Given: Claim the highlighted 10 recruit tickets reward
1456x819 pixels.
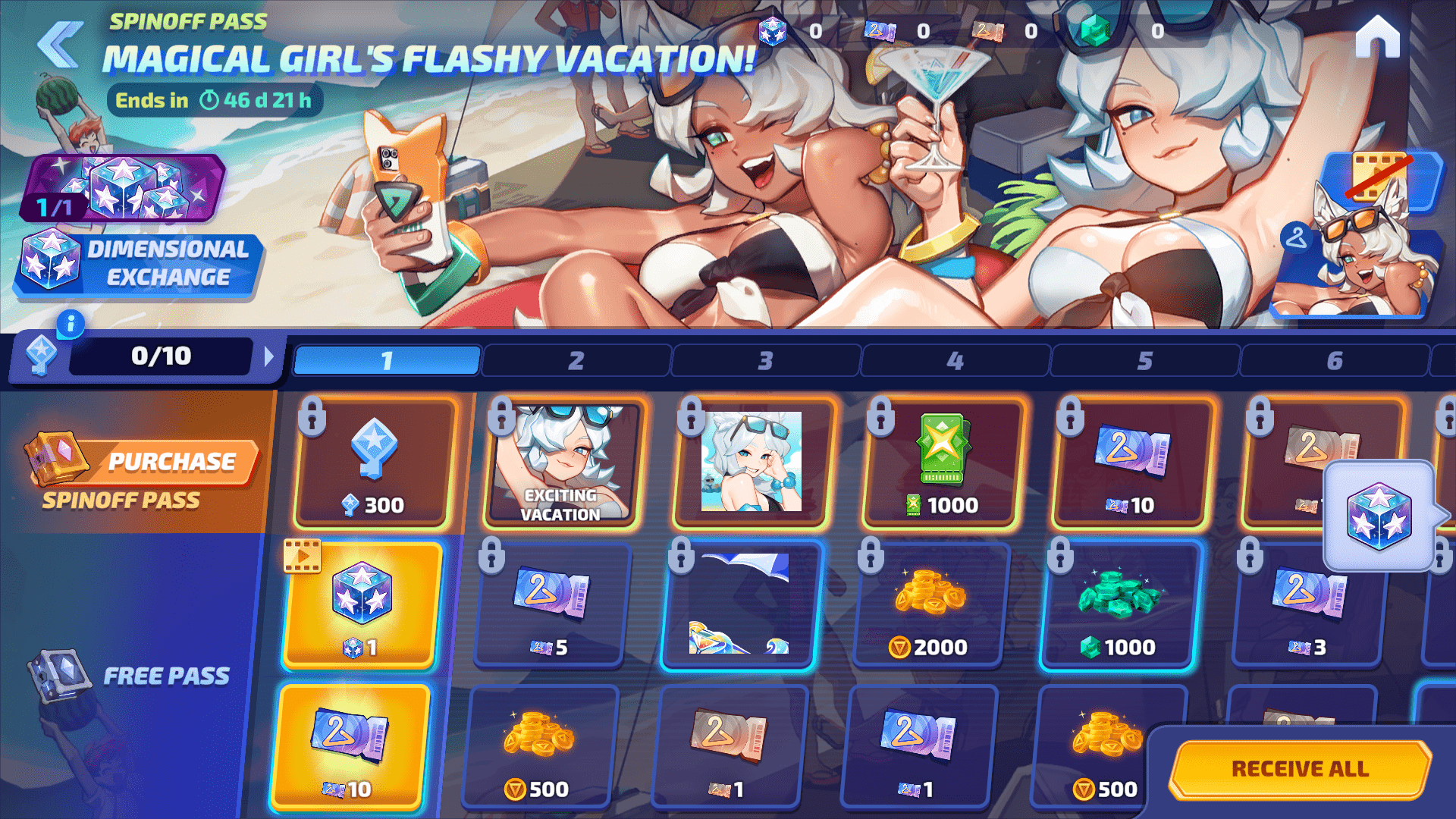Looking at the screenshot, I should (350, 747).
